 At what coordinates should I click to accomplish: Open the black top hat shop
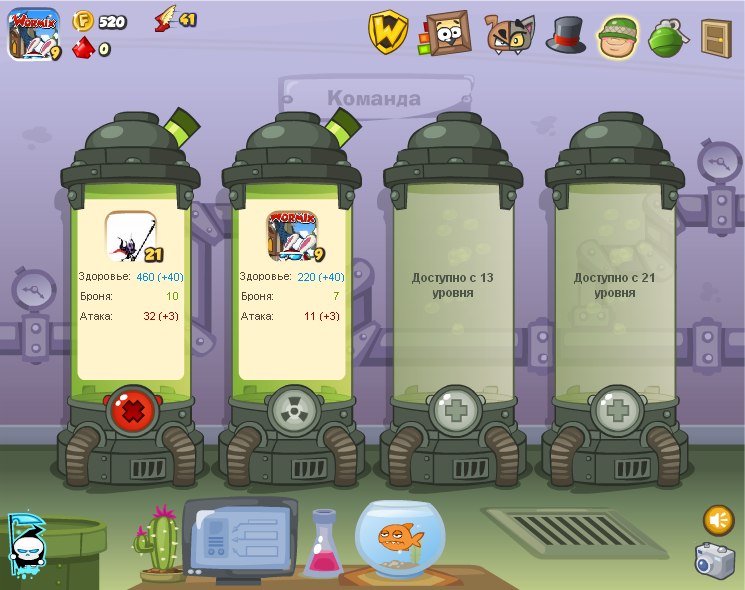click(565, 35)
